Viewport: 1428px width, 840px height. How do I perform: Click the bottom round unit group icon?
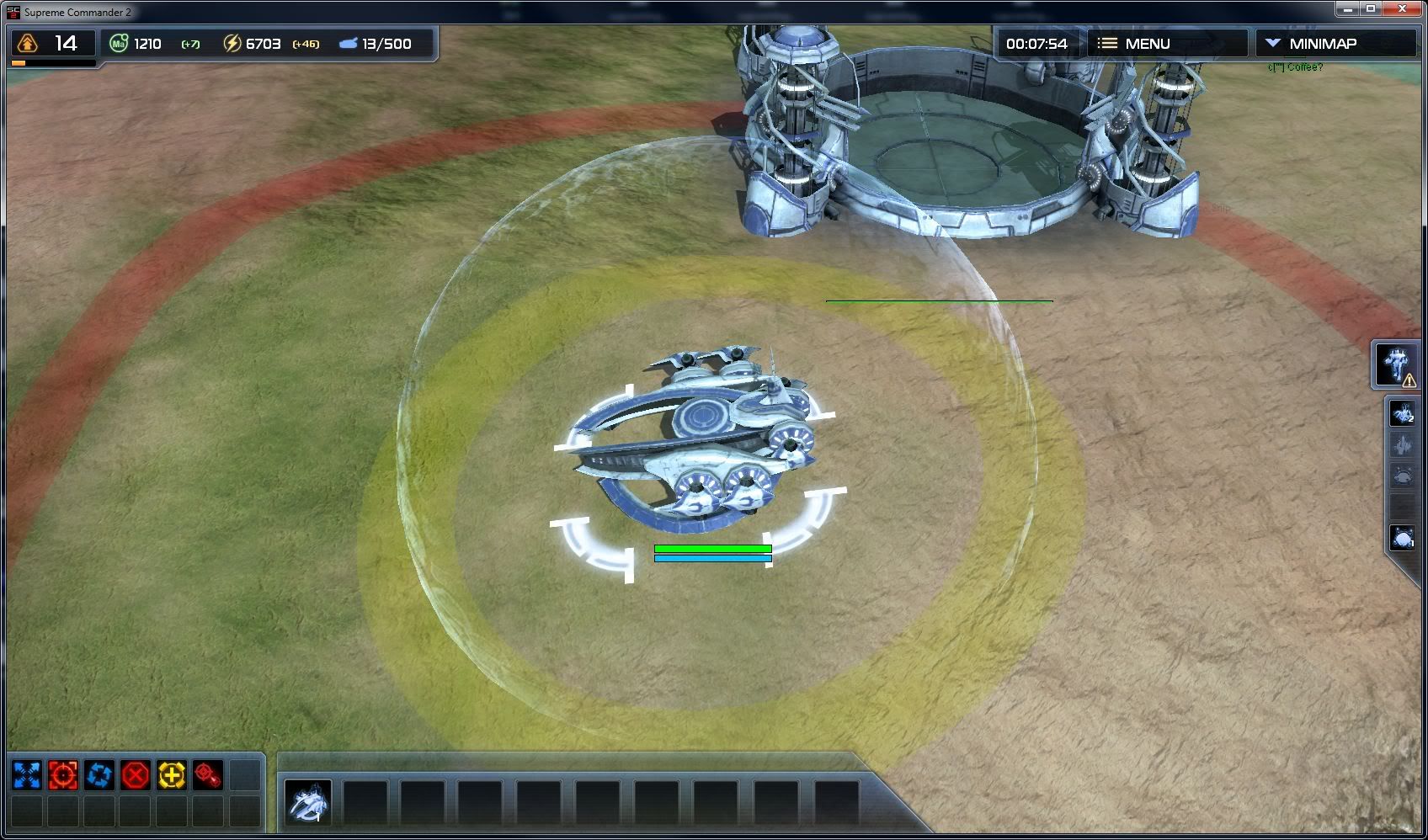[1403, 537]
